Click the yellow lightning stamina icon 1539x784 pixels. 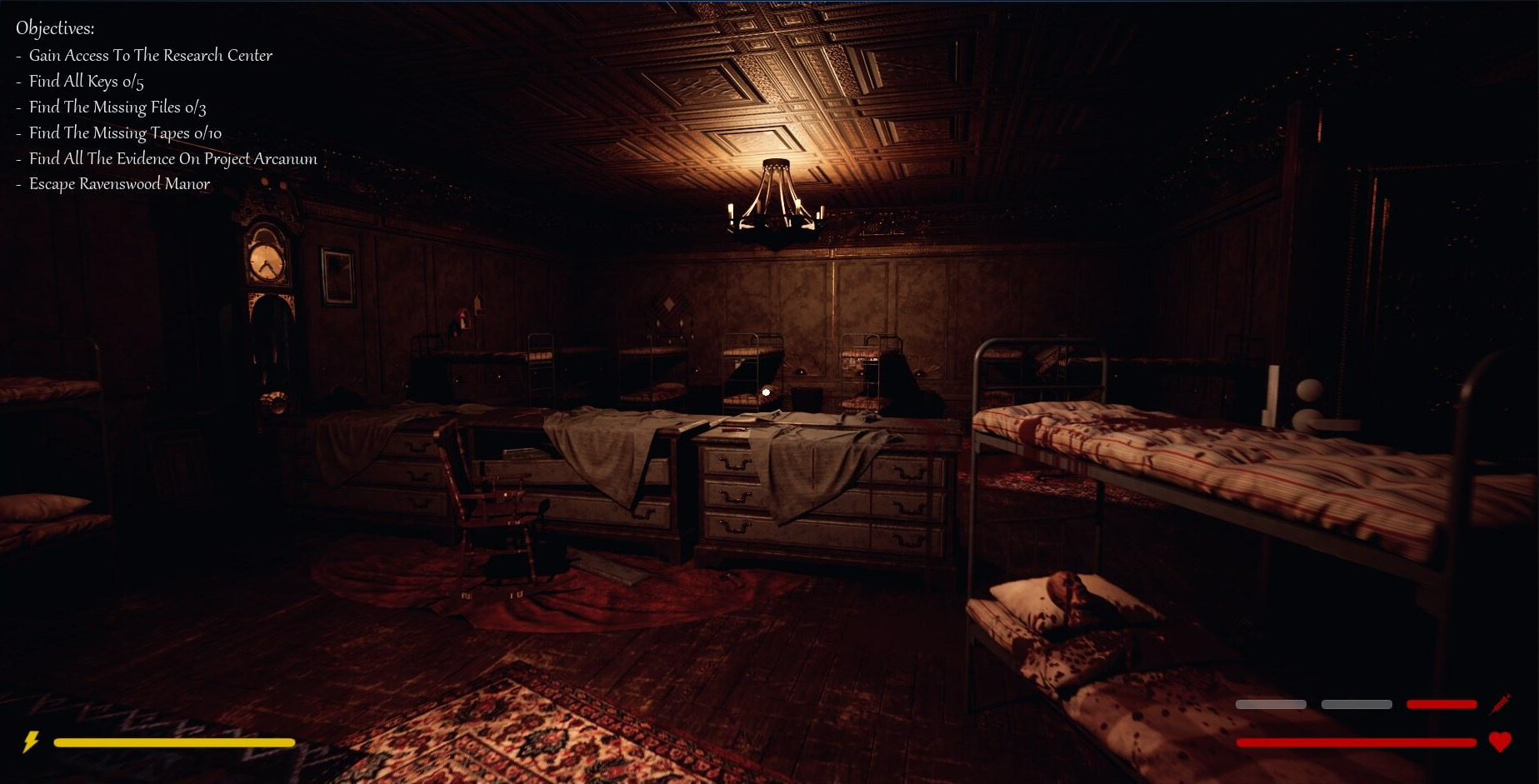(32, 740)
